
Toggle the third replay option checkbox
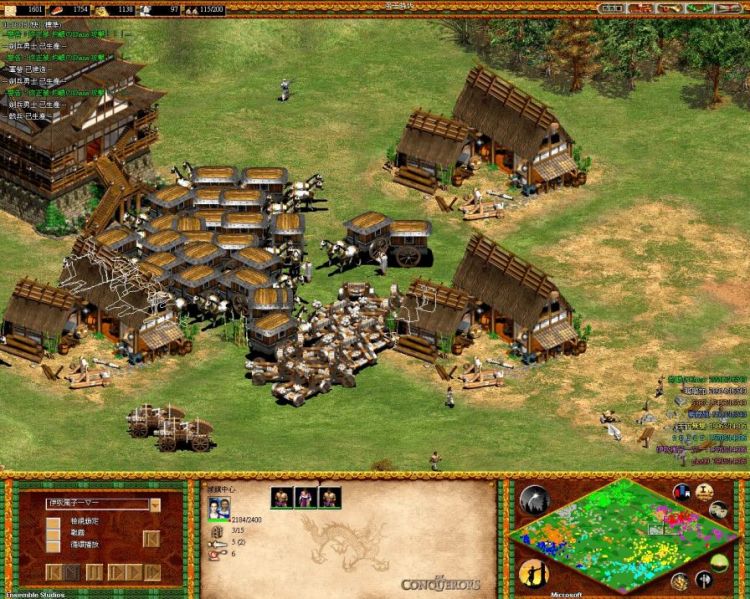point(52,546)
